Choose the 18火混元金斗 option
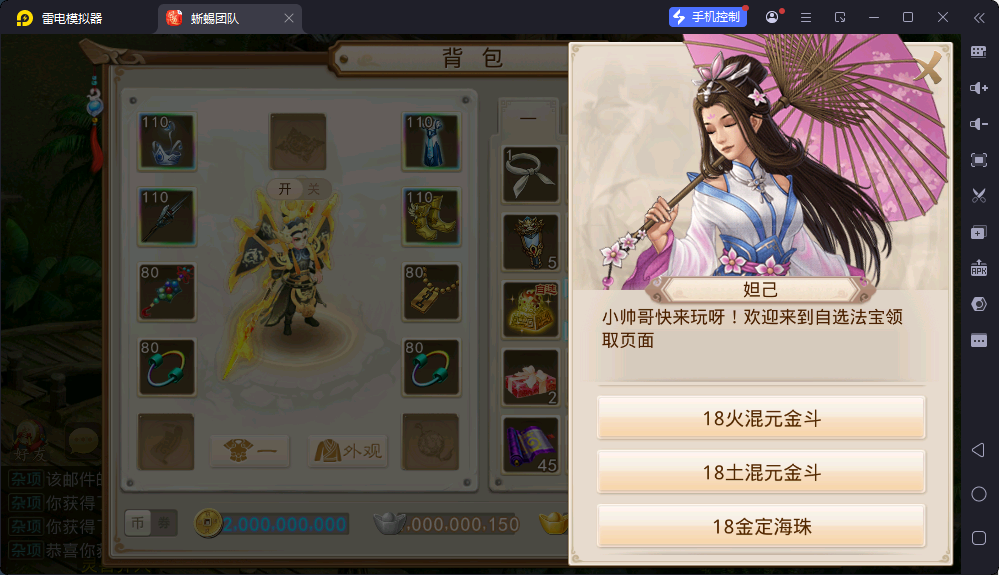The height and width of the screenshot is (575, 999). tap(761, 418)
